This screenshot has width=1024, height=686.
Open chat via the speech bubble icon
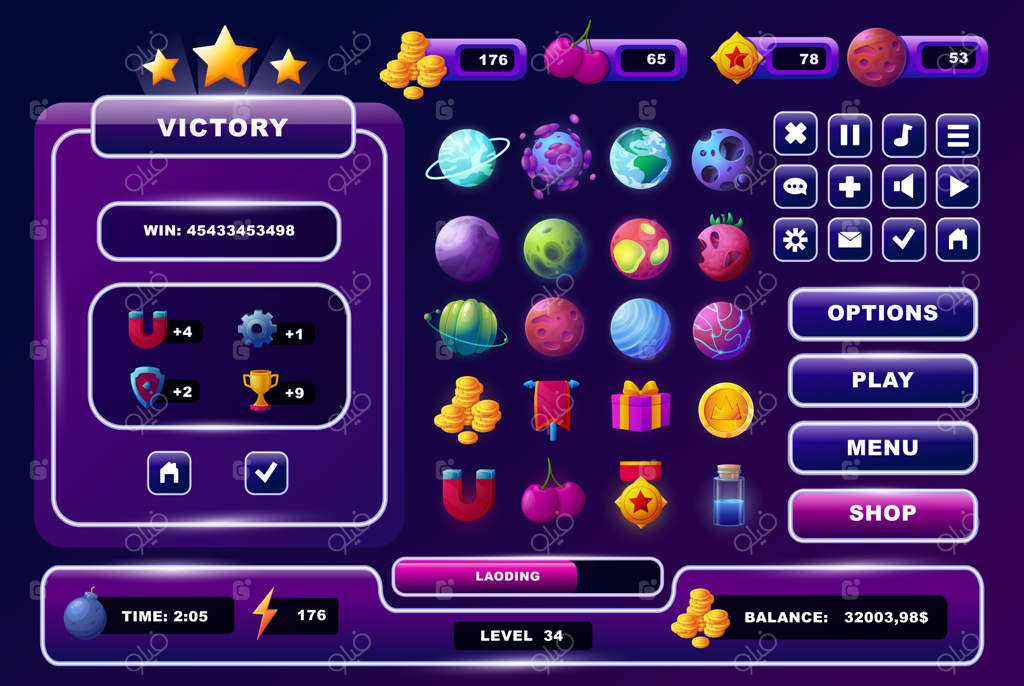coord(795,187)
